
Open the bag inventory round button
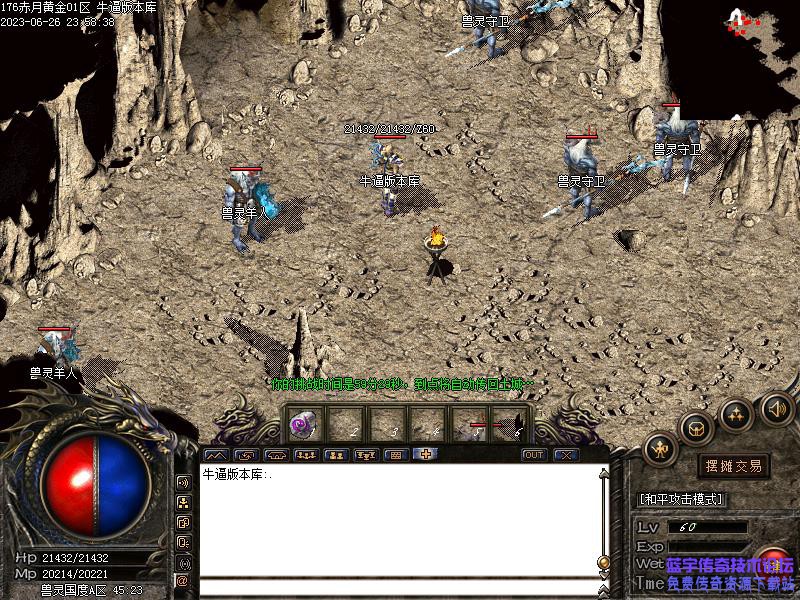[696, 428]
